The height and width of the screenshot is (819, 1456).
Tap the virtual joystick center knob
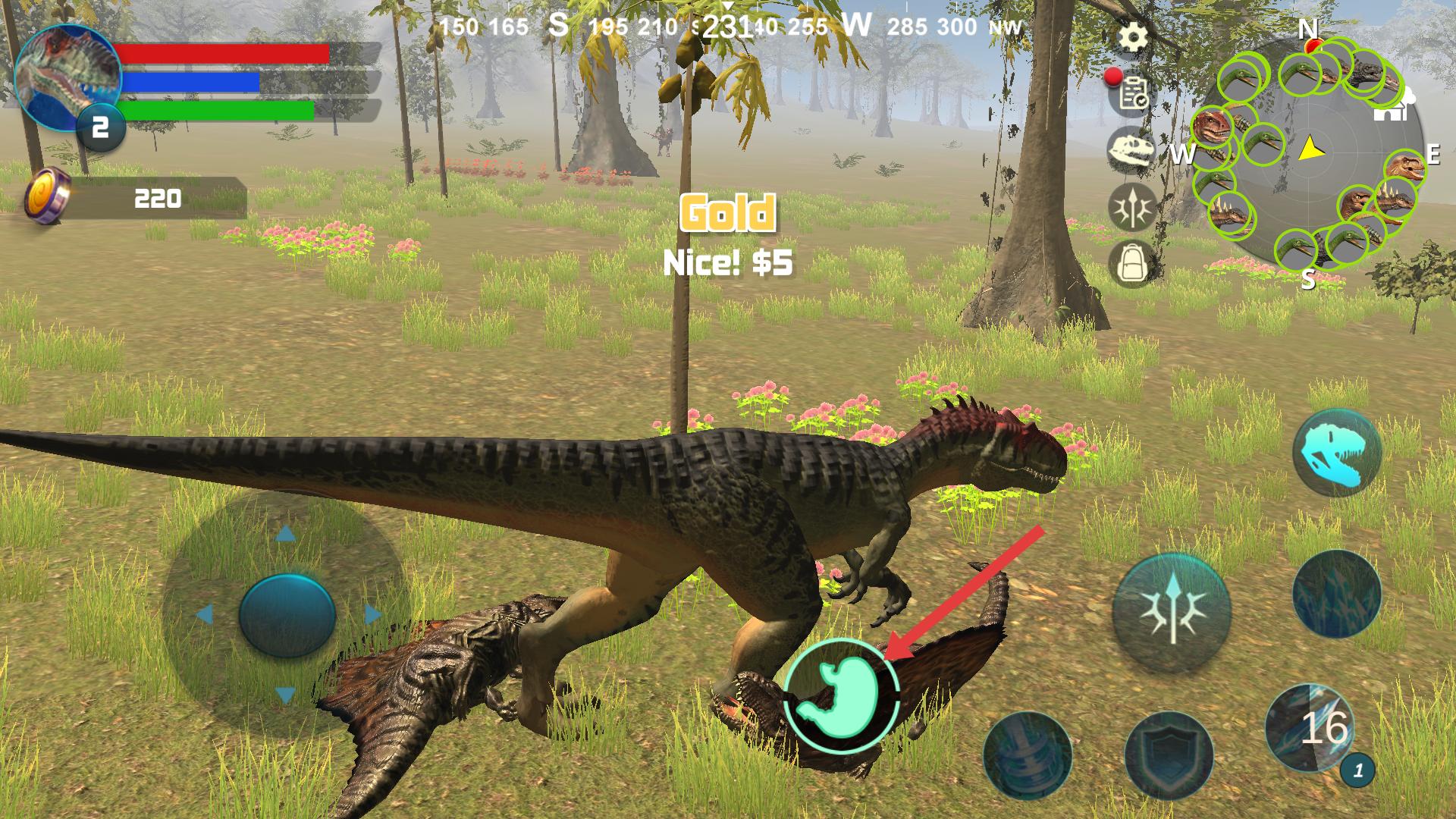(x=287, y=614)
